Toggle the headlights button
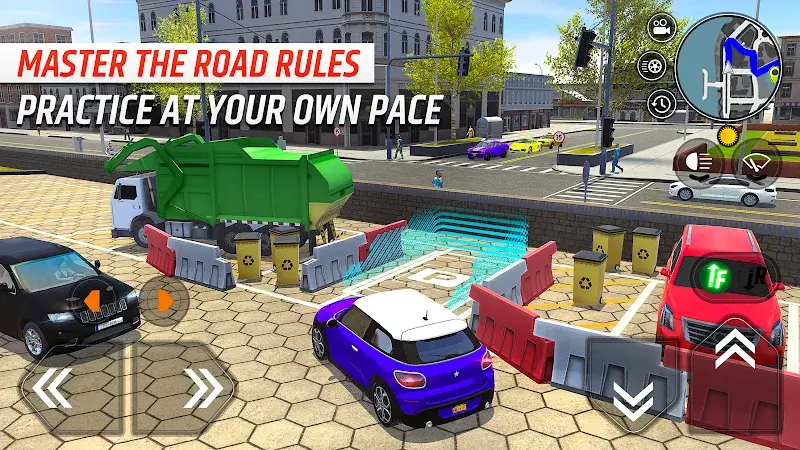The height and width of the screenshot is (450, 800). click(700, 162)
